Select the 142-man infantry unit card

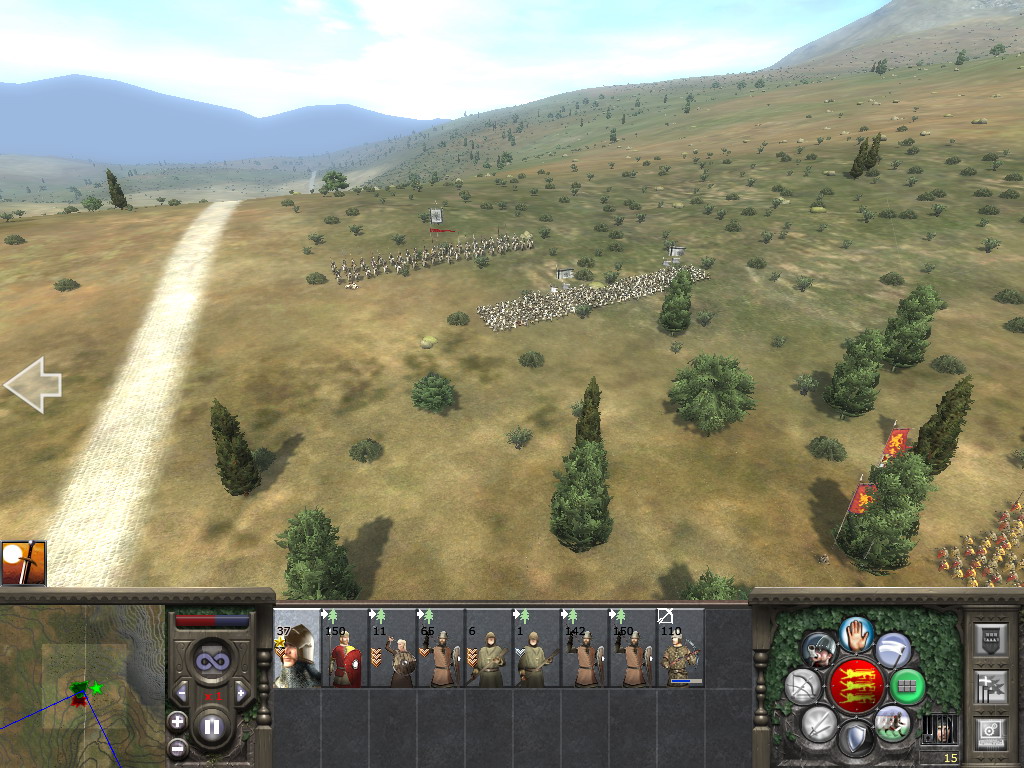coord(585,648)
